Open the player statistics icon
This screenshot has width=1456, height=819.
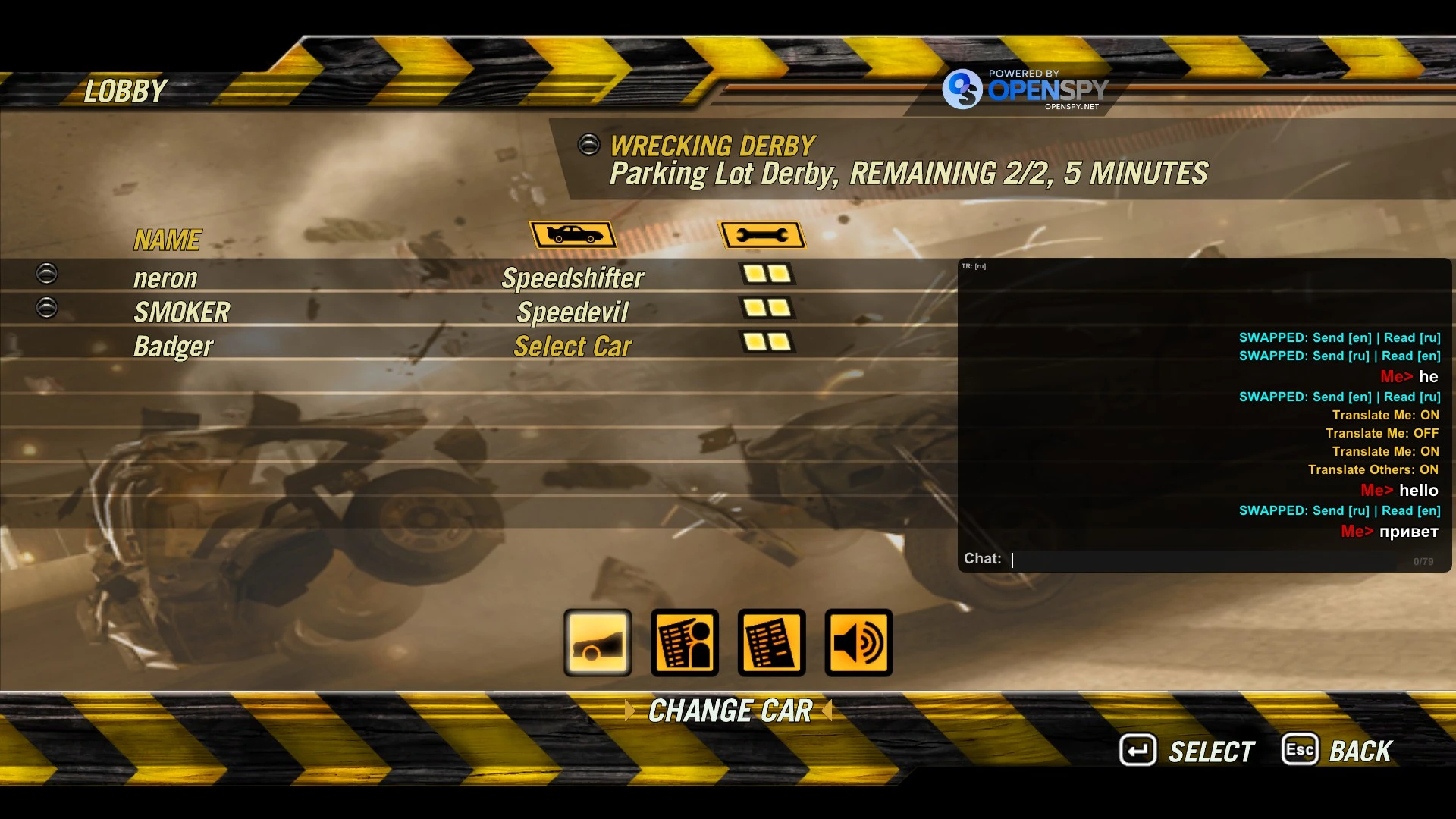click(x=683, y=643)
